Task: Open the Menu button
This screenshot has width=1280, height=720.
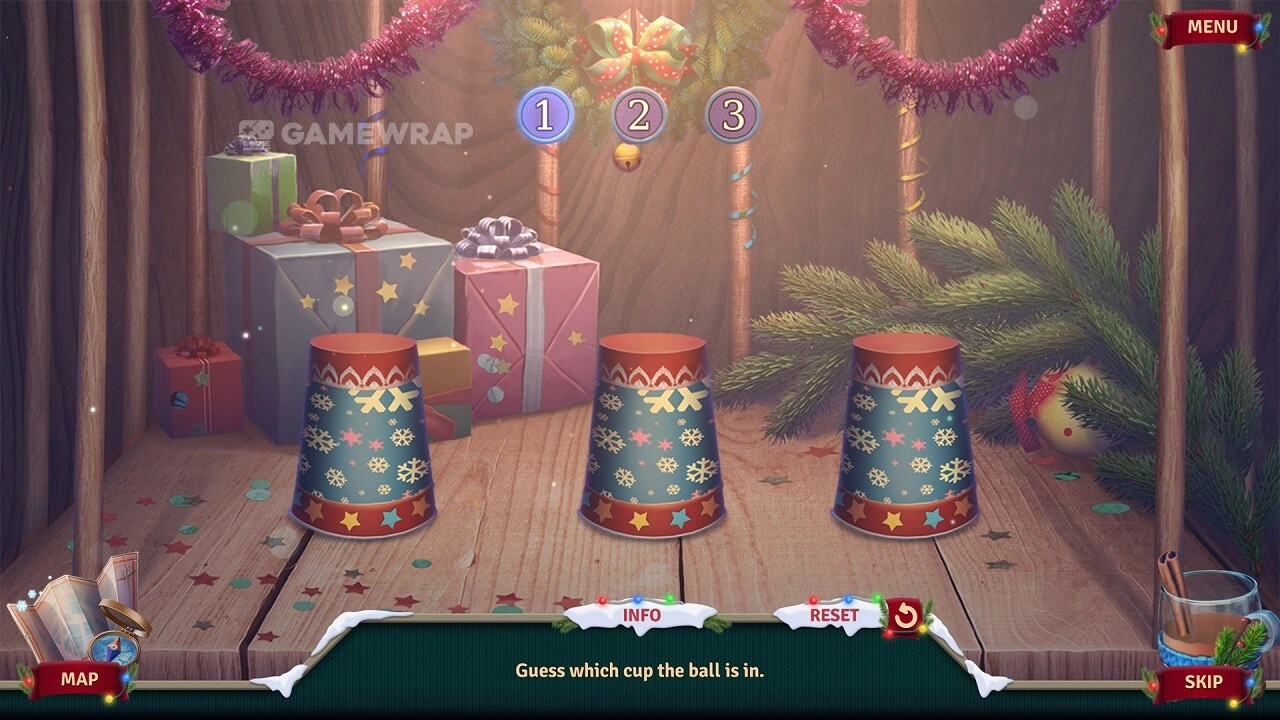Action: [1212, 27]
